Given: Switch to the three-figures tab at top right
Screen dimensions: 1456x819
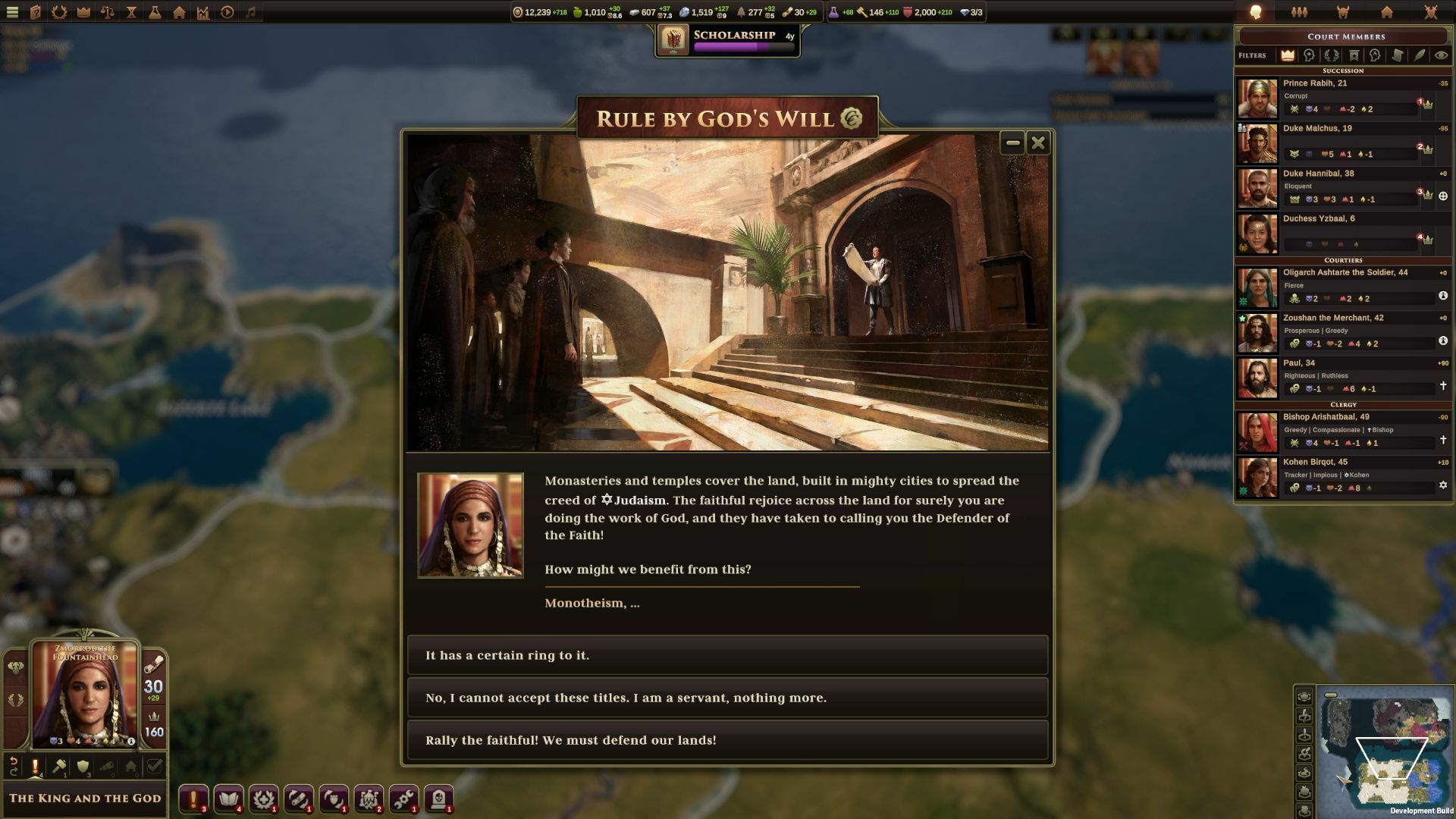Looking at the screenshot, I should tap(1299, 11).
